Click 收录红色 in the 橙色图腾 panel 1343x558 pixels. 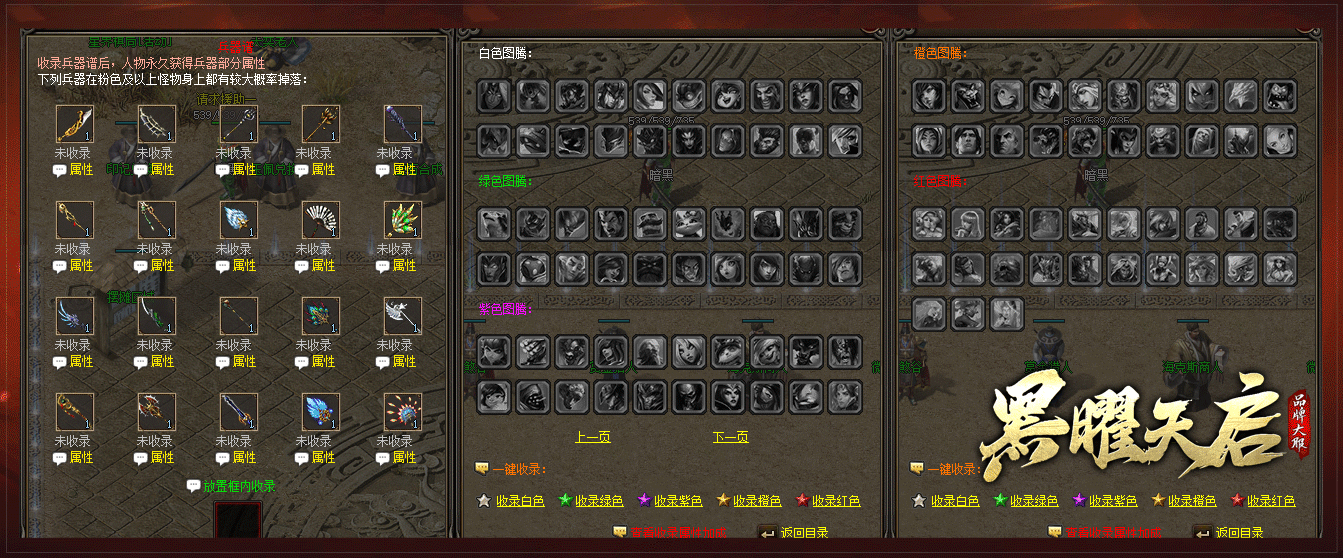[x=1270, y=501]
